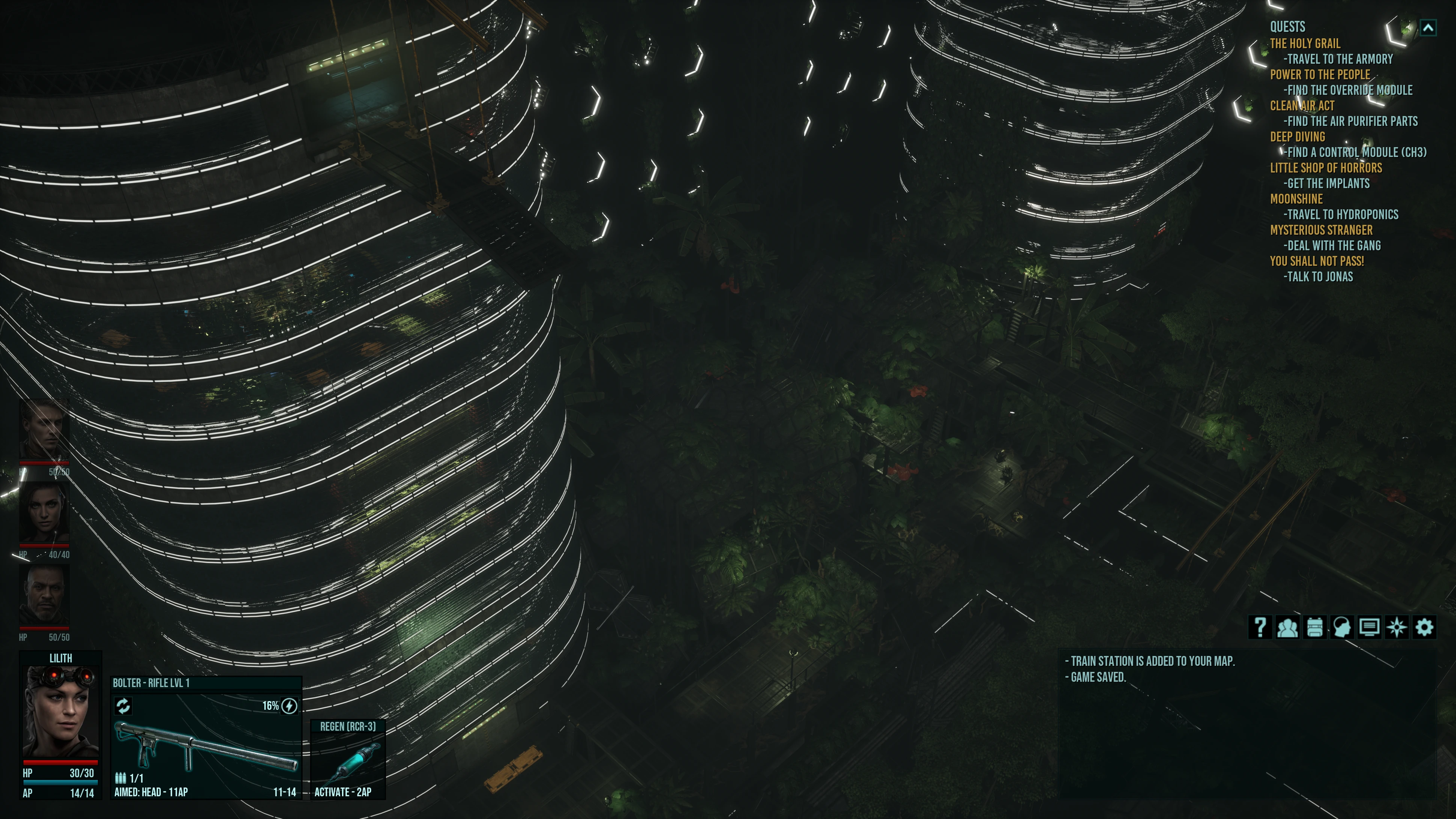Activate the Regen (RCR-3) syringe
Screen dimensions: 1456x819
348,761
